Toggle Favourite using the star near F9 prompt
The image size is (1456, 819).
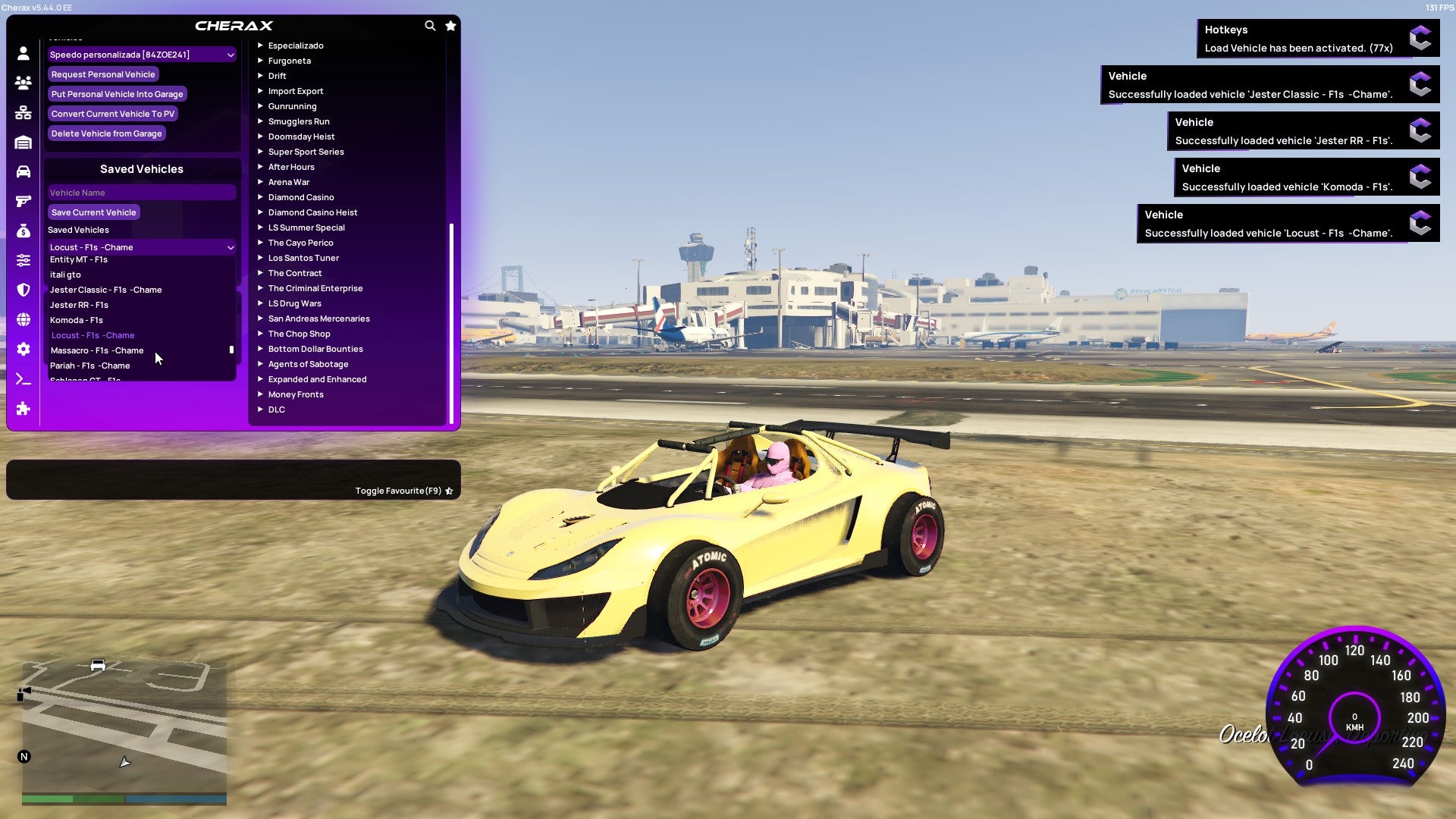pyautogui.click(x=449, y=491)
